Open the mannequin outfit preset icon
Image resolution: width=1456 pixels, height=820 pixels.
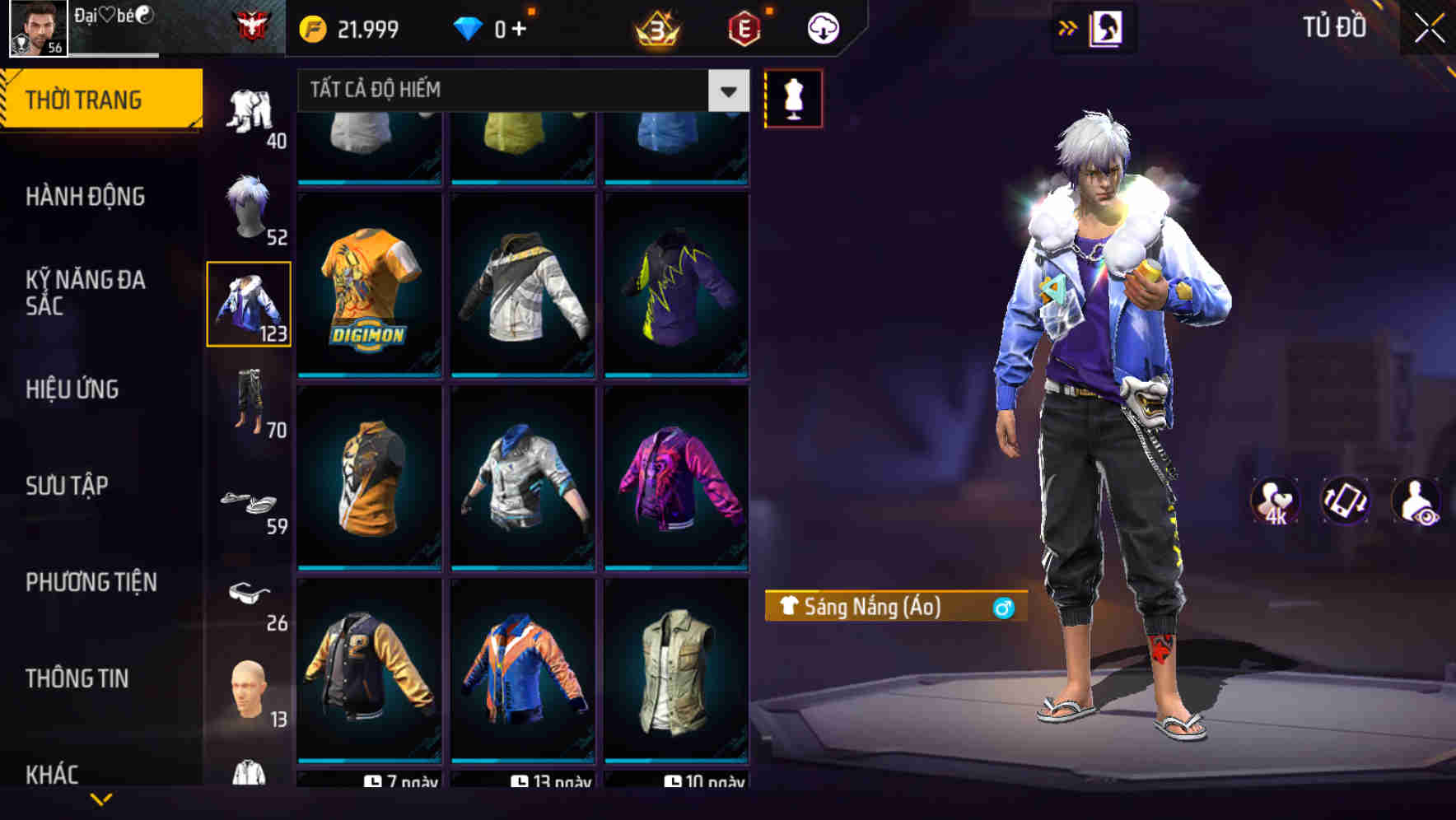click(792, 98)
